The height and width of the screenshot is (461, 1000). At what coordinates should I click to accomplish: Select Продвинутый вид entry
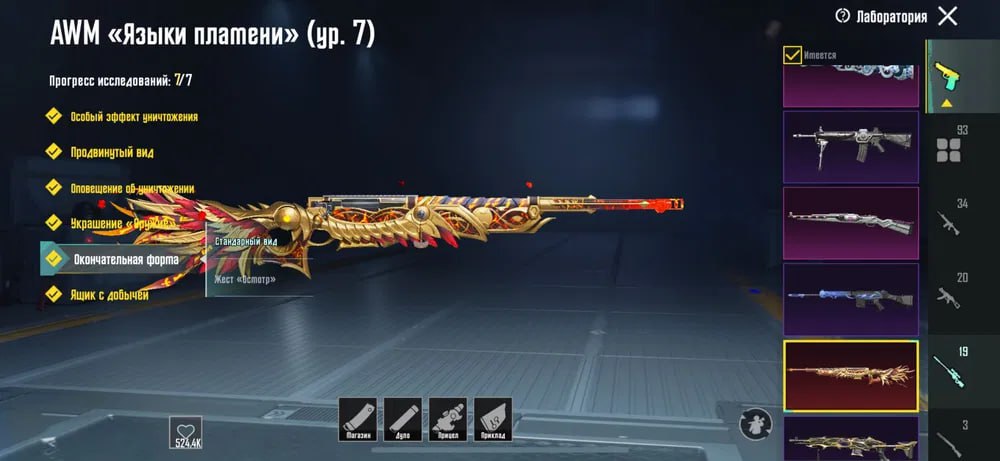(x=111, y=152)
